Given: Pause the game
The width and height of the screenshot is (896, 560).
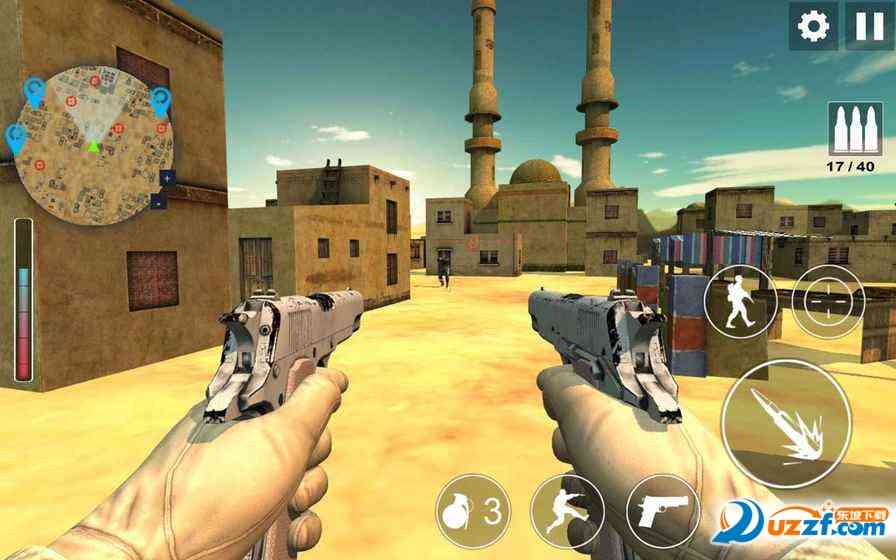Looking at the screenshot, I should tap(865, 26).
